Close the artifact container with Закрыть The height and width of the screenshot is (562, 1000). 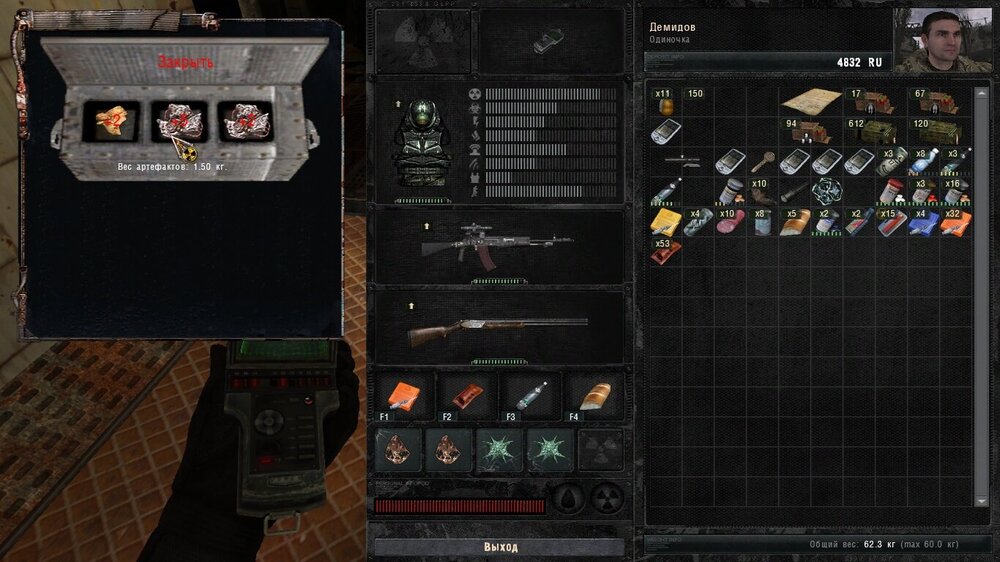[x=185, y=63]
